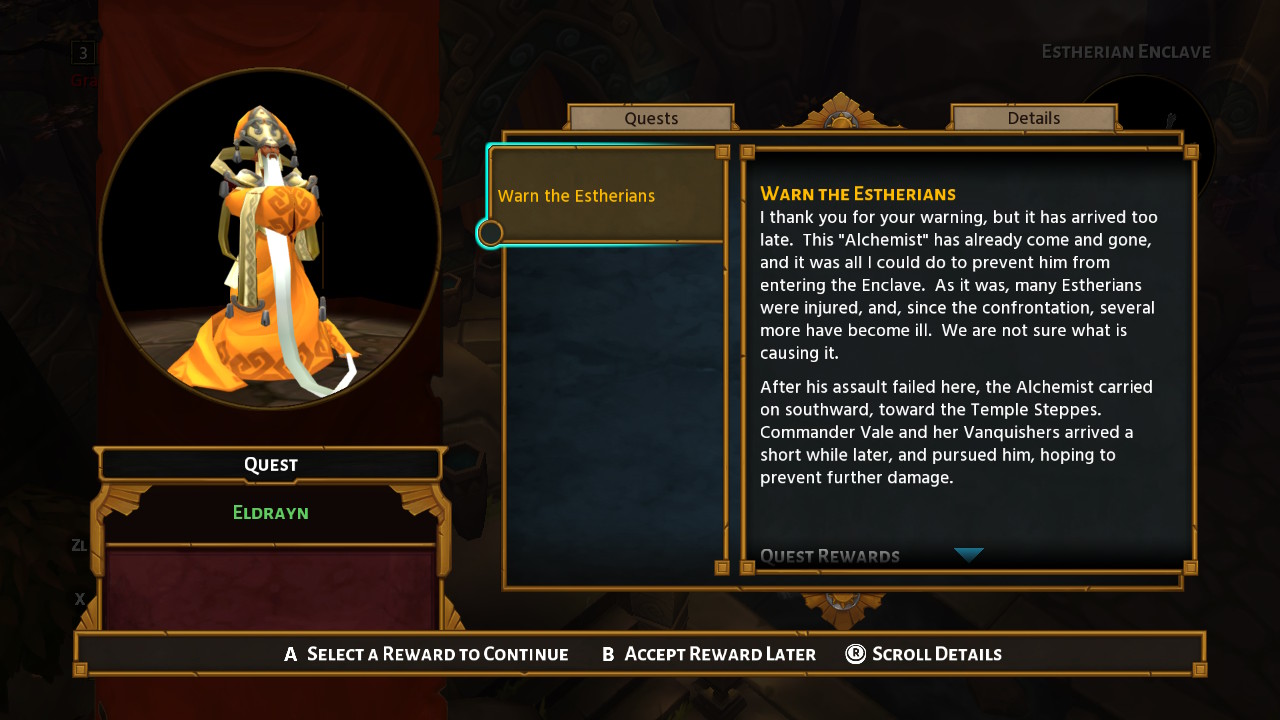This screenshot has width=1280, height=720.
Task: Select the Warn the Estherians quest entry
Action: (606, 195)
